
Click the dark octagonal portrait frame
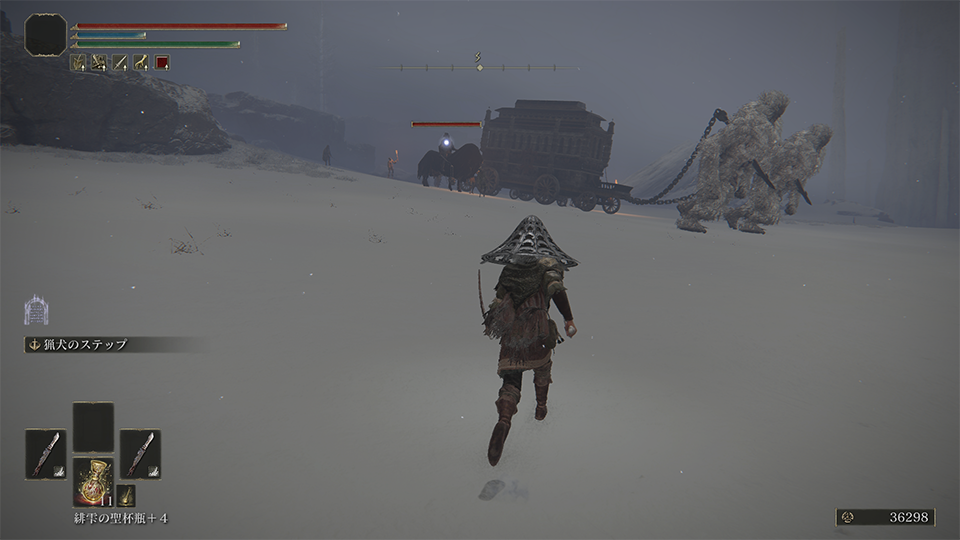tap(46, 34)
